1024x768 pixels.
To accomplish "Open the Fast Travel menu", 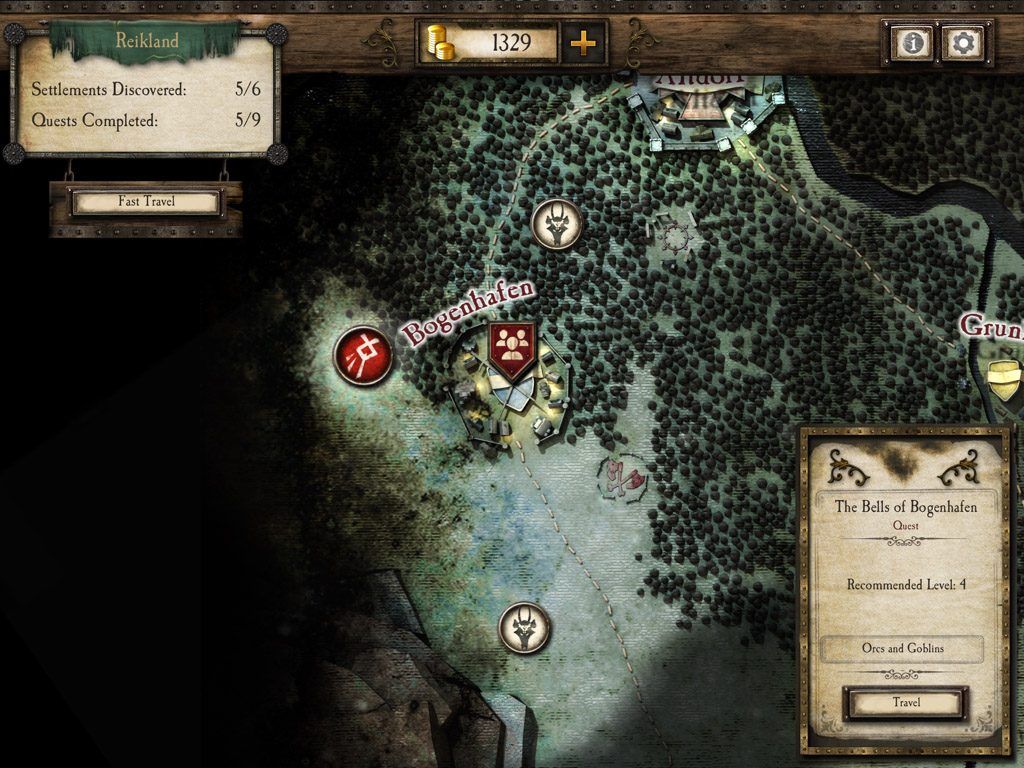I will click(x=146, y=202).
